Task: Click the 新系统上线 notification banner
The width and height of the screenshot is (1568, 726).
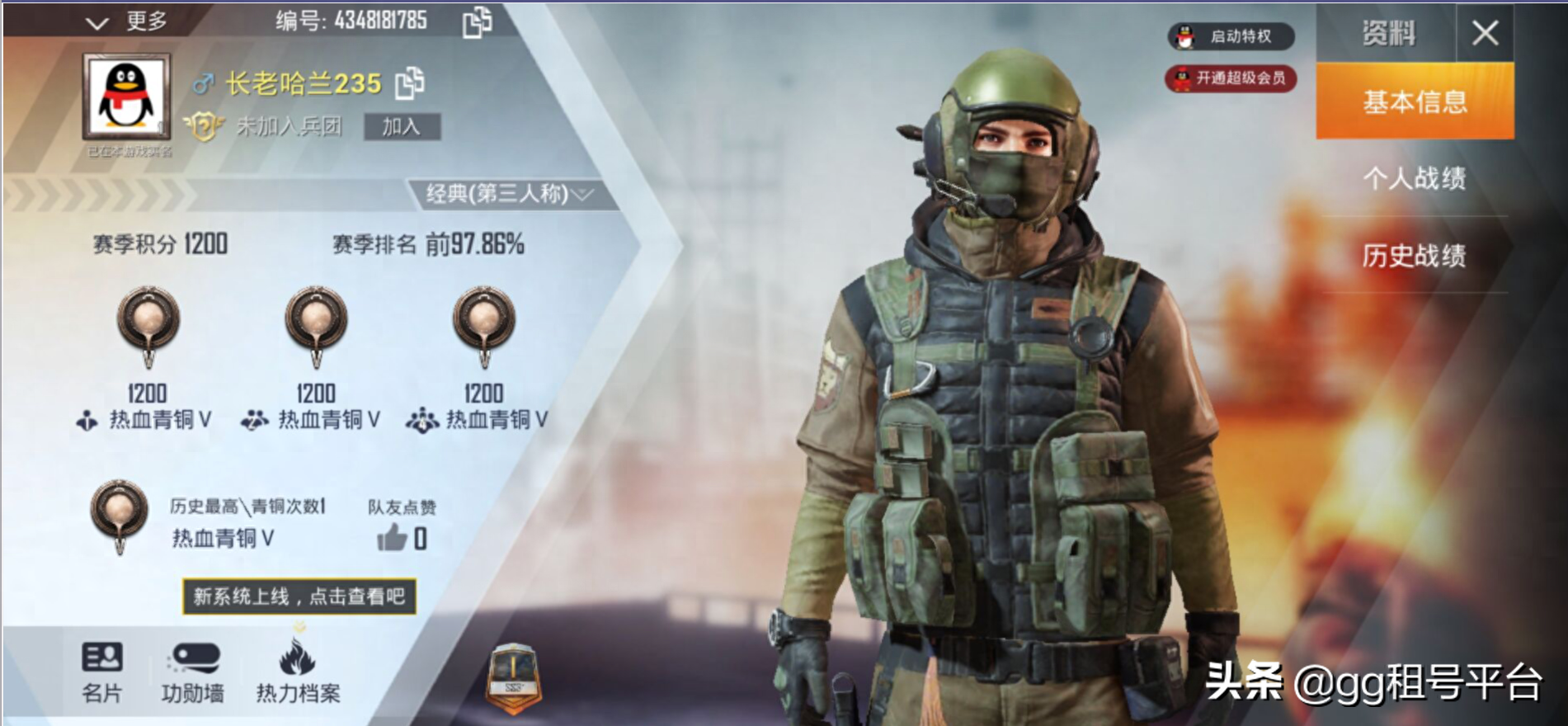Action: (x=299, y=596)
